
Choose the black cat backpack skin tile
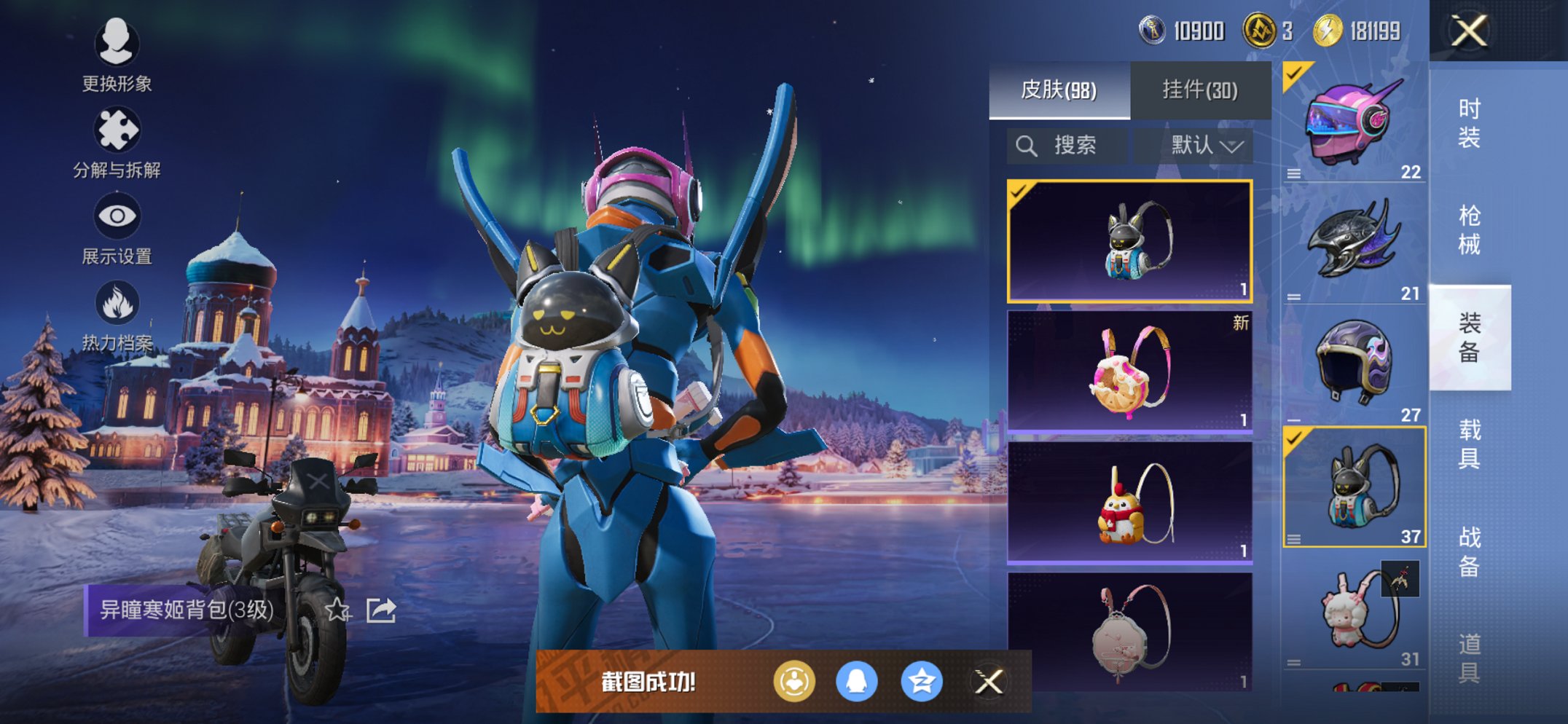click(x=1129, y=241)
